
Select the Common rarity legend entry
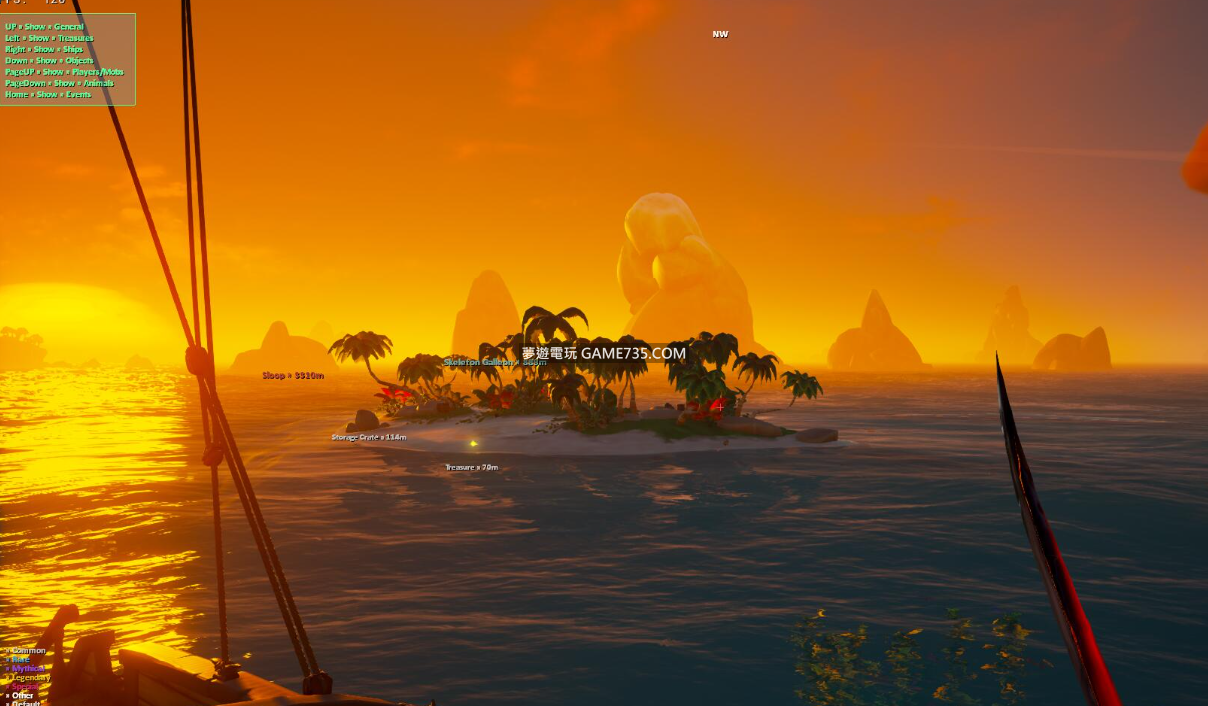(x=28, y=651)
